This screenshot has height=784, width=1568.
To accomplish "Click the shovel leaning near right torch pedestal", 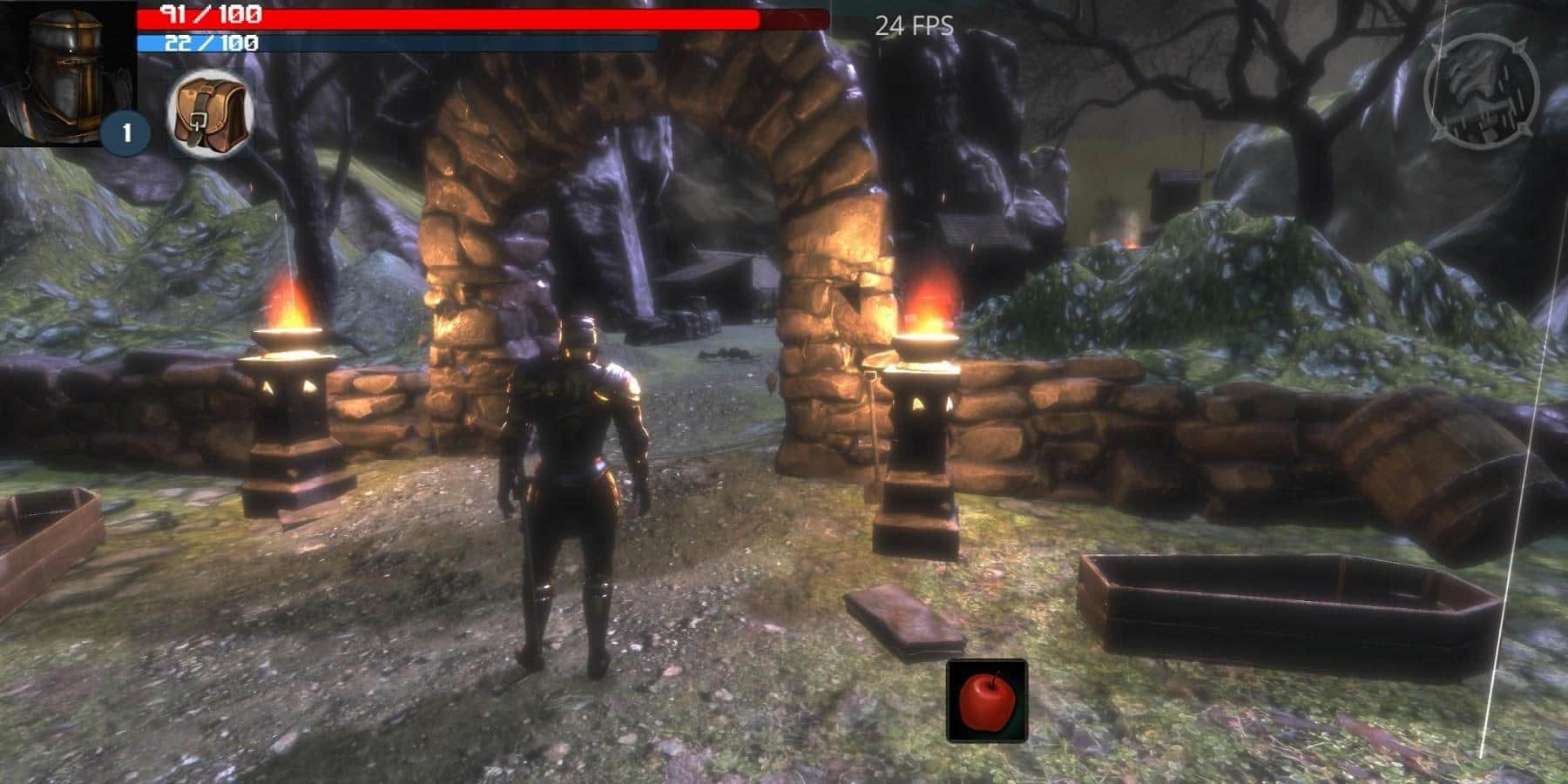I will (x=874, y=436).
